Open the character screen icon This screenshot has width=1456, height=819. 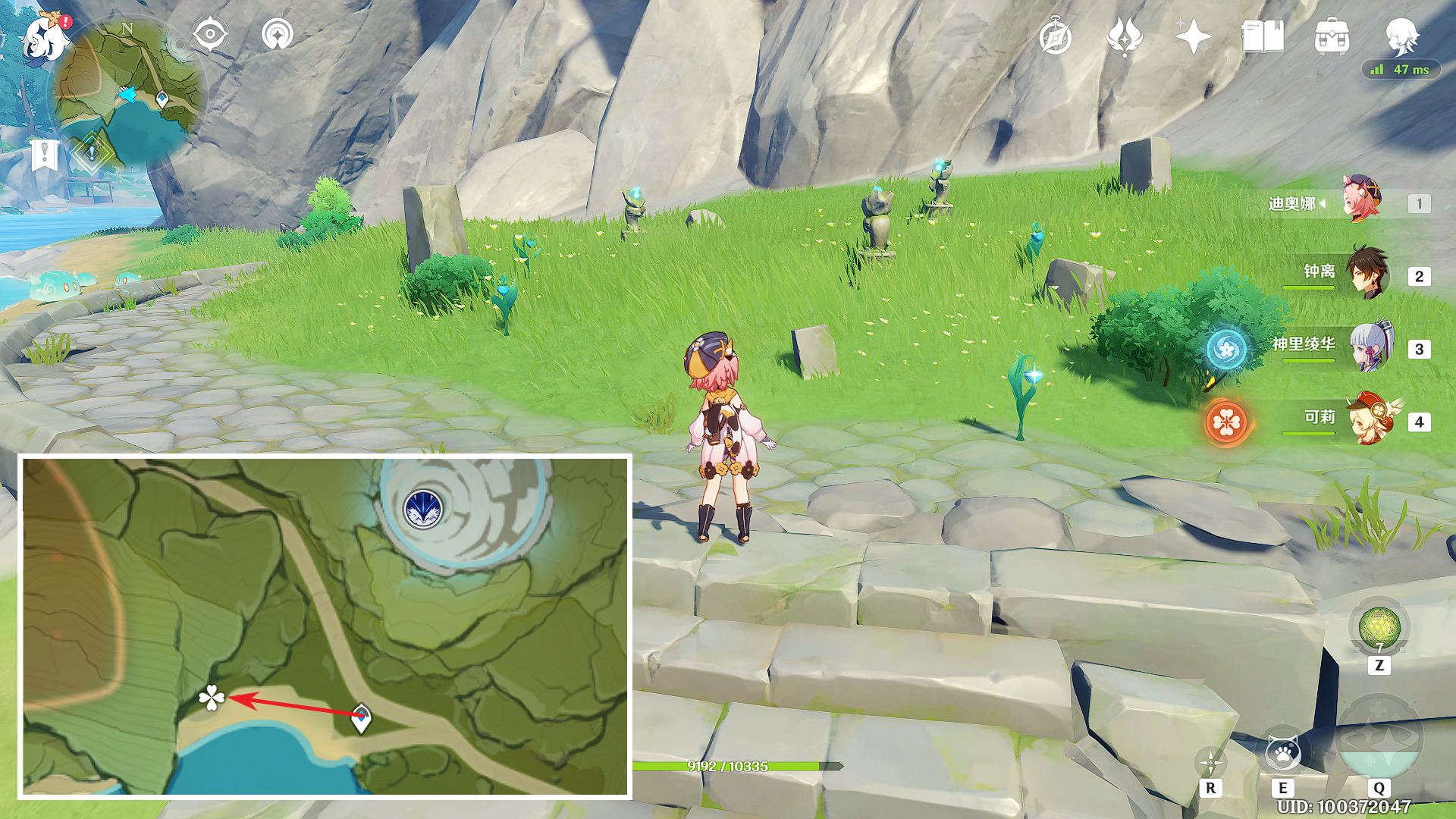click(1401, 36)
